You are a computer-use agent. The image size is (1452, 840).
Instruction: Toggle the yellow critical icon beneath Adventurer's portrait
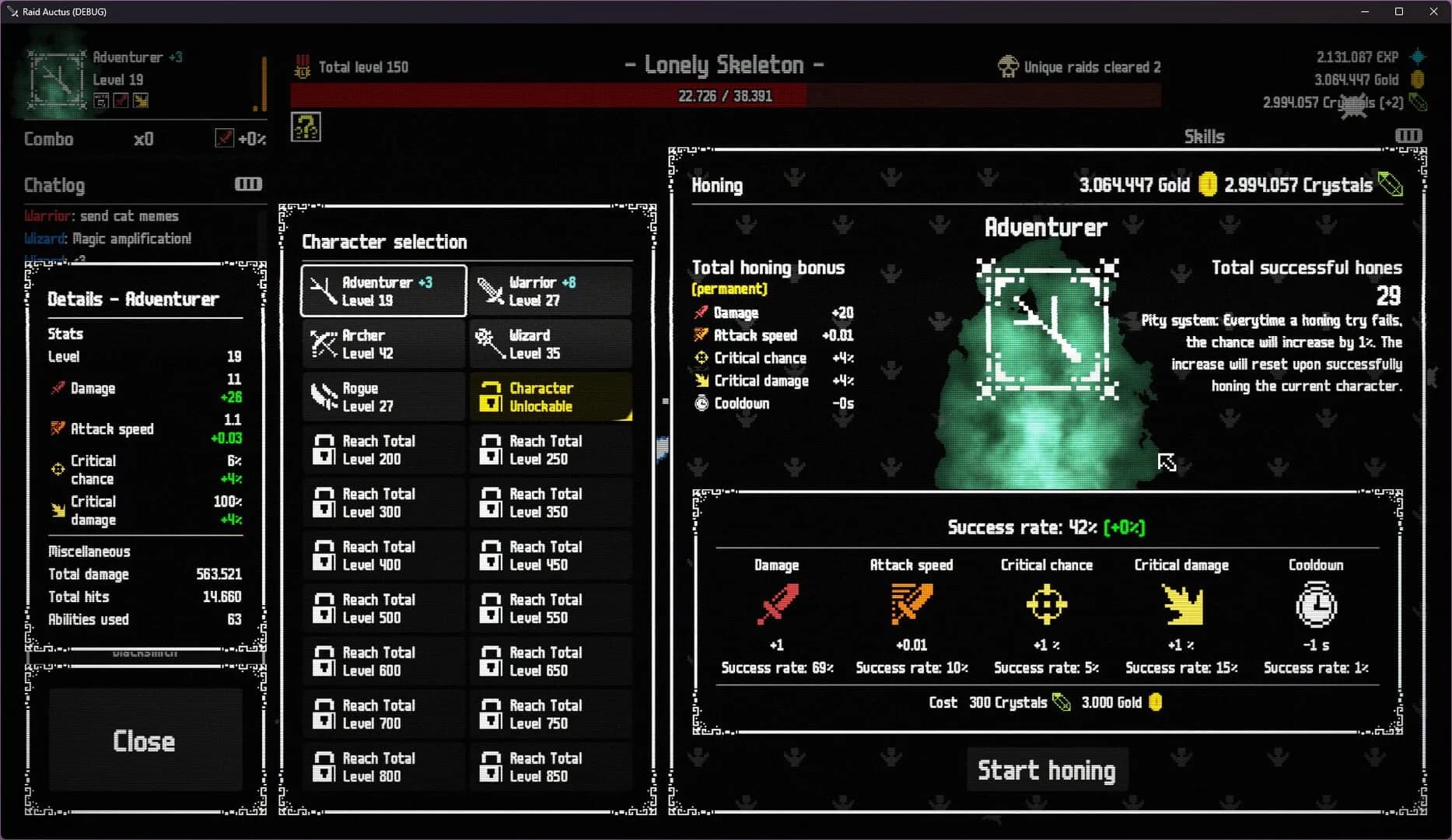(x=141, y=100)
